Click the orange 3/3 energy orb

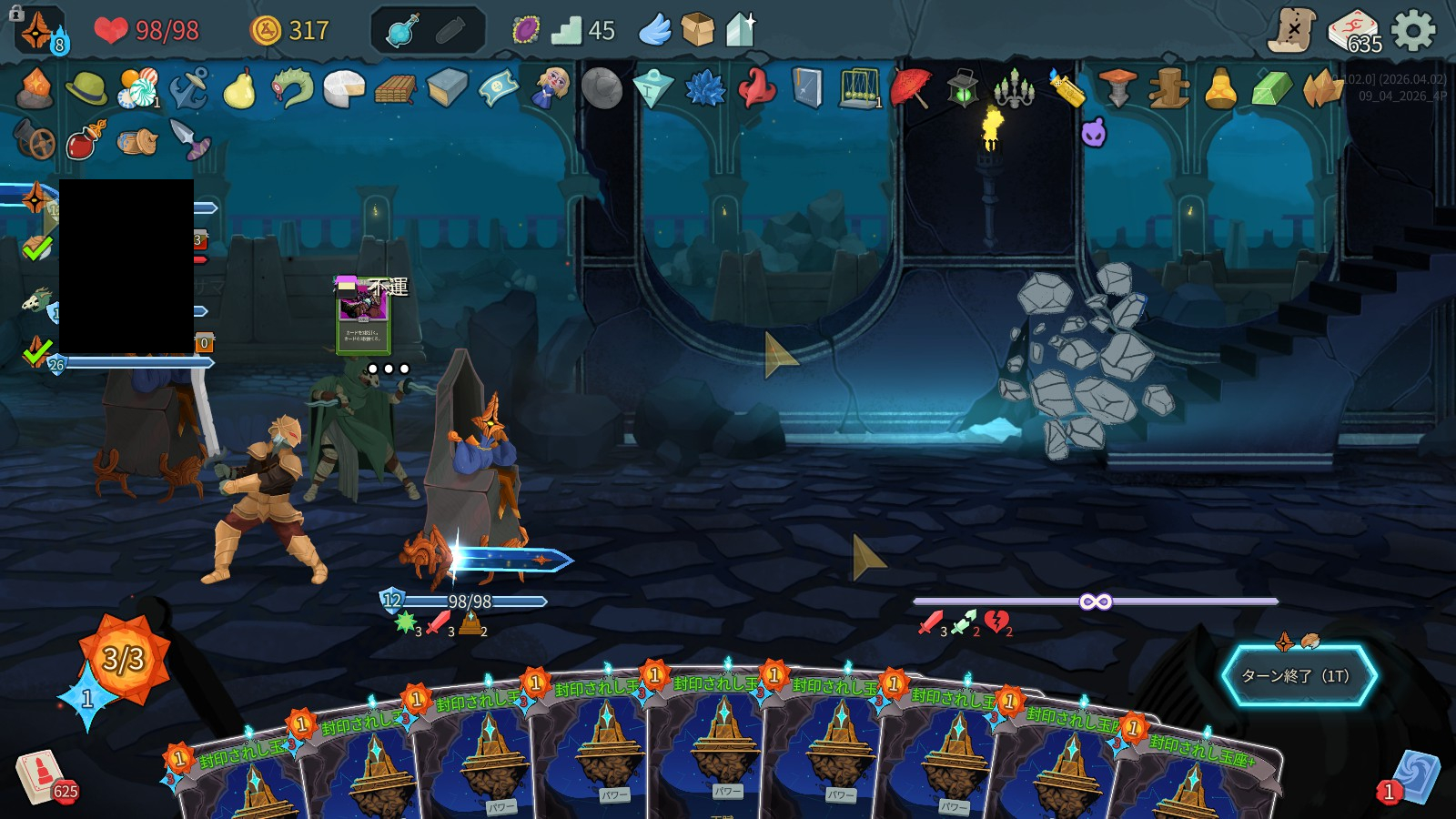pyautogui.click(x=124, y=658)
